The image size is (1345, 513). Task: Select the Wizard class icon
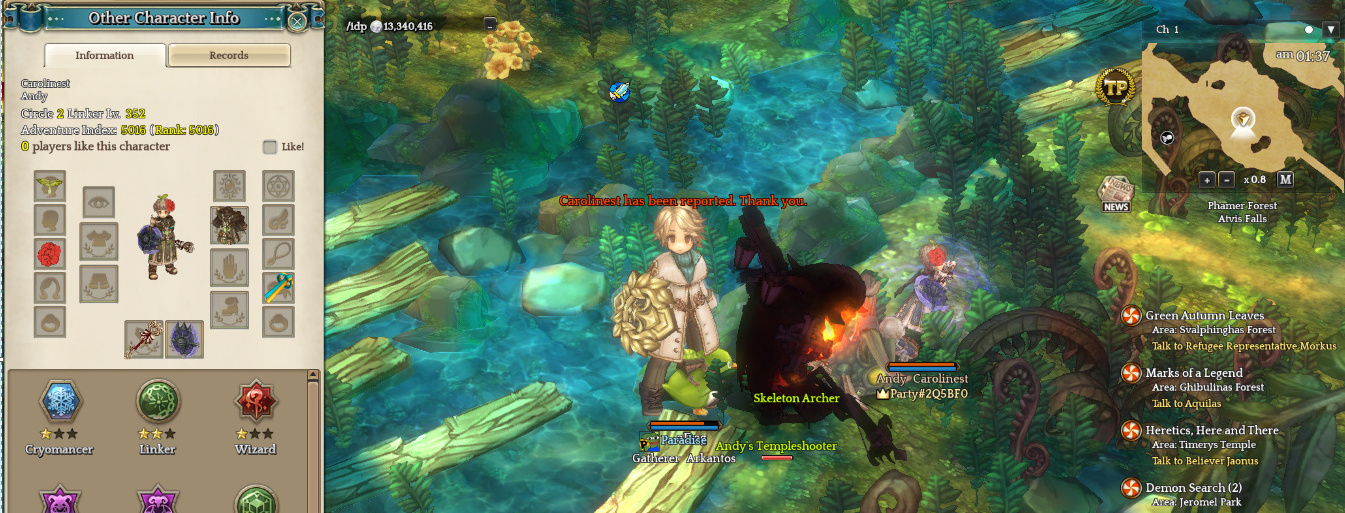[254, 401]
